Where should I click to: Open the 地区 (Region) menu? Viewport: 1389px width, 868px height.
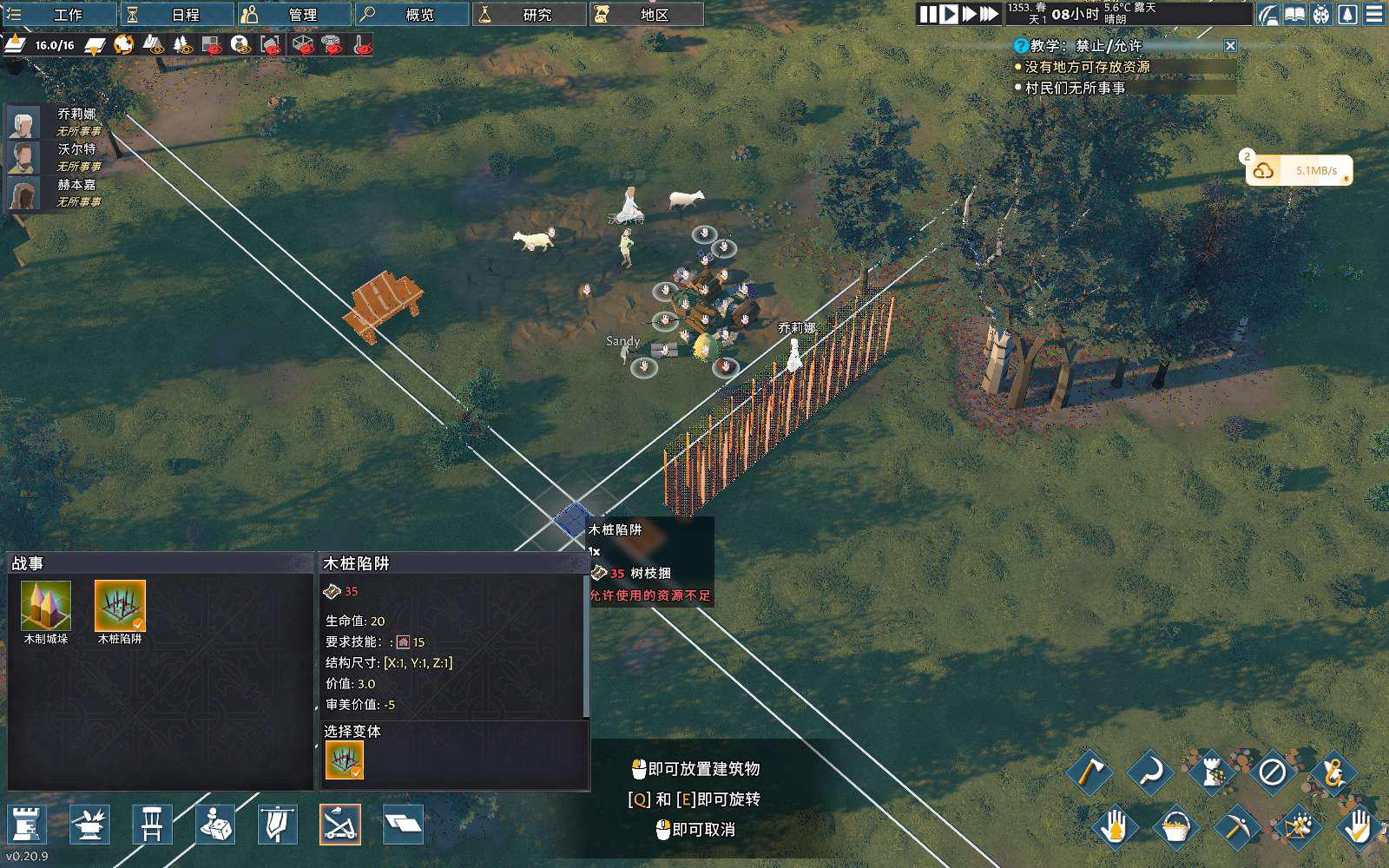645,14
